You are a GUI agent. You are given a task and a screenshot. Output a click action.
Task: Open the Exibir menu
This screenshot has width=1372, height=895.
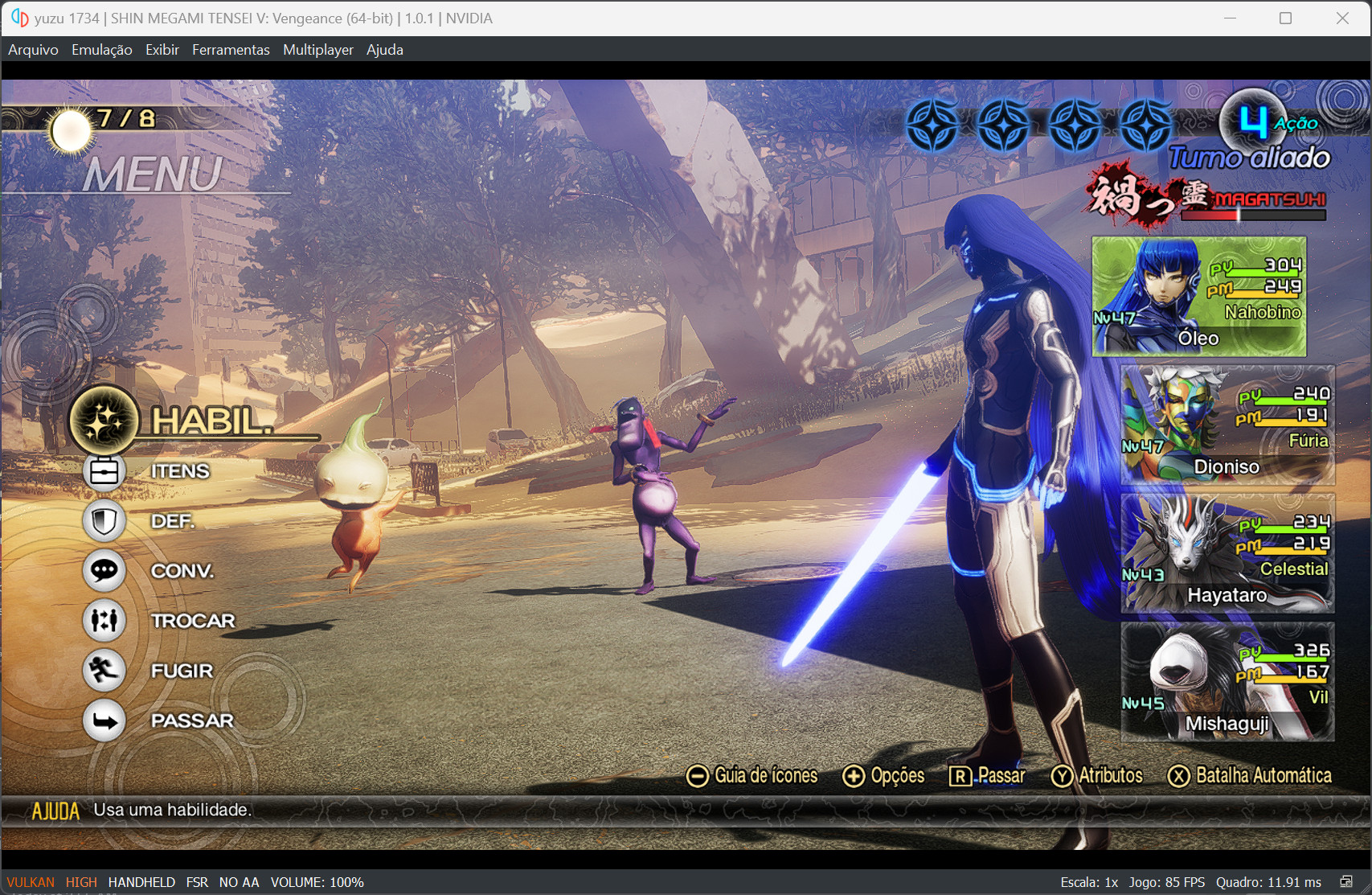(x=162, y=49)
